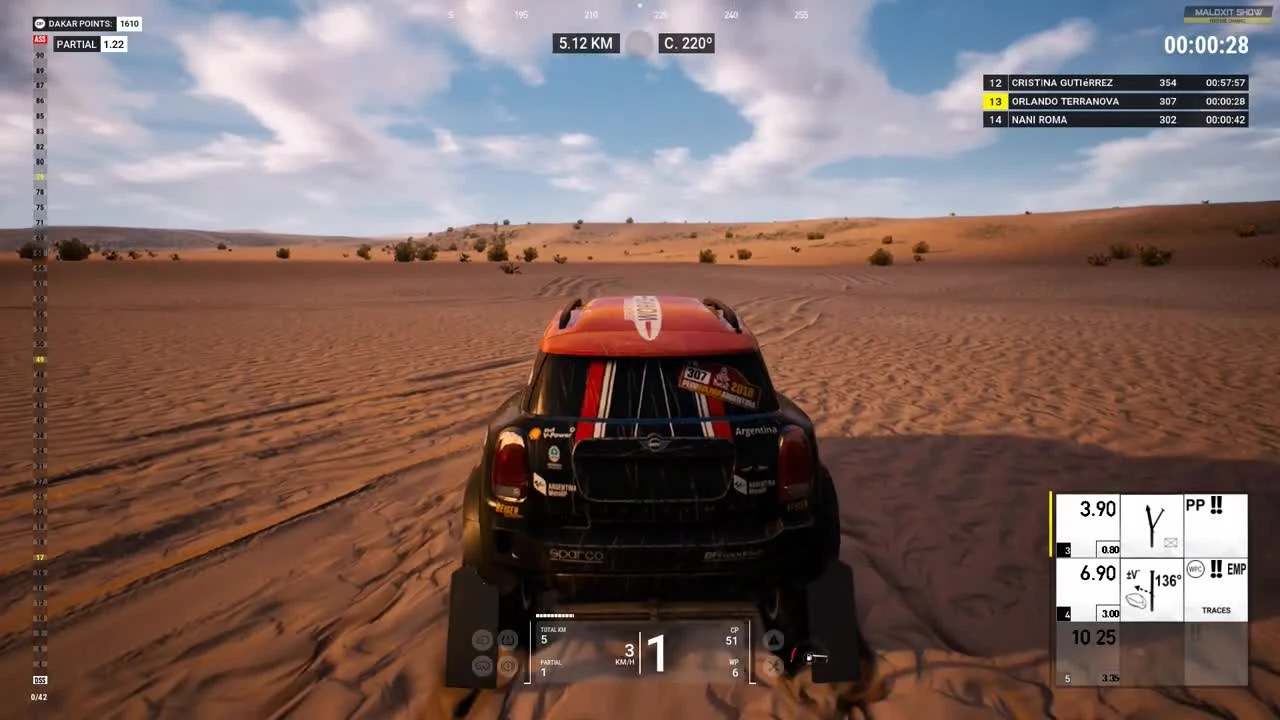This screenshot has height=720, width=1280.
Task: Click the tulip junction diagram in roadbook note 3
Action: [x=1152, y=522]
